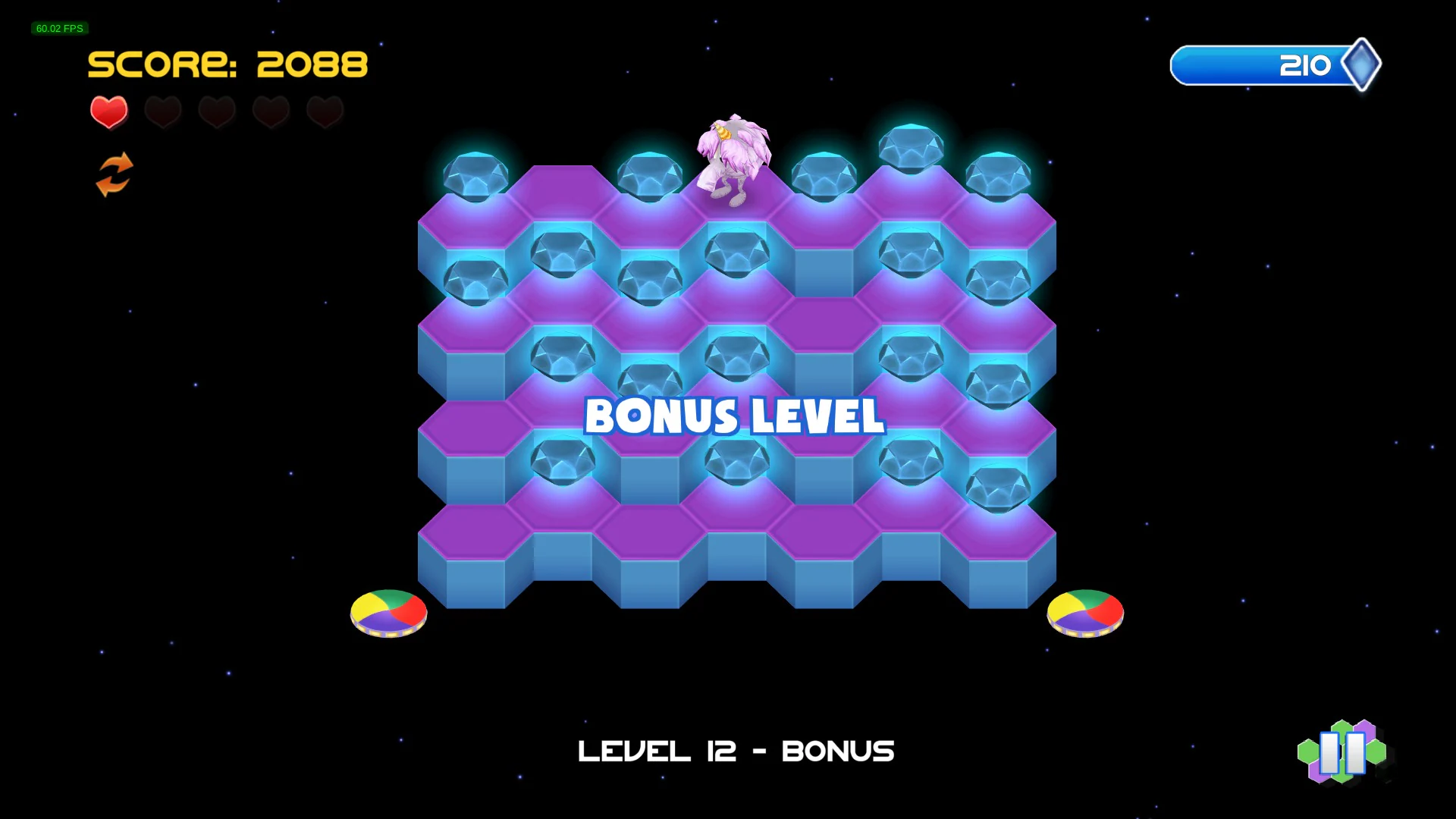Click the LEVEL 12 - BONUS label

tap(736, 751)
